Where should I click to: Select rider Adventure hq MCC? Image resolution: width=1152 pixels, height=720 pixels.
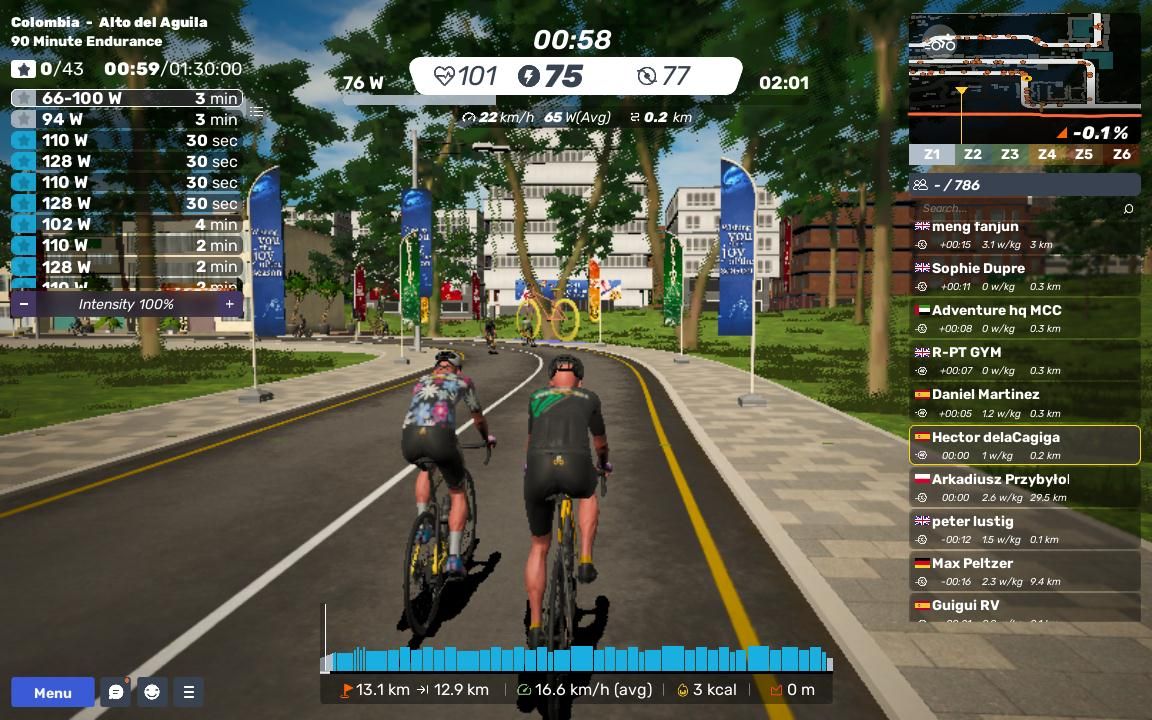pos(1024,318)
